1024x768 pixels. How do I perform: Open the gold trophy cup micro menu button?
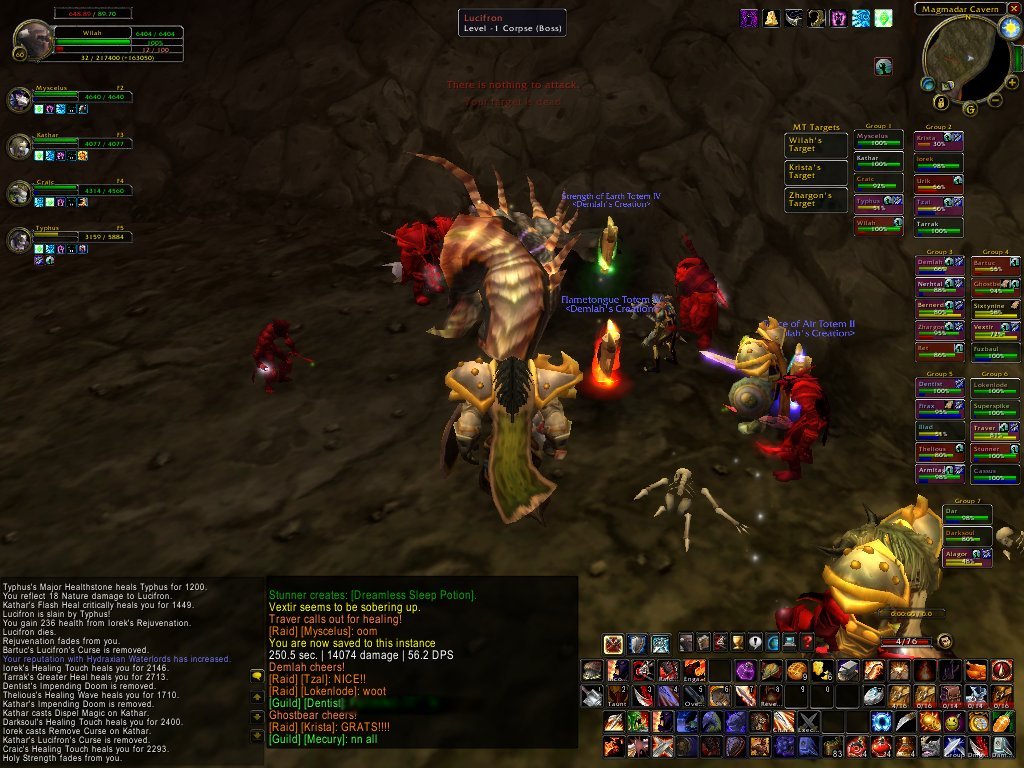coord(735,642)
